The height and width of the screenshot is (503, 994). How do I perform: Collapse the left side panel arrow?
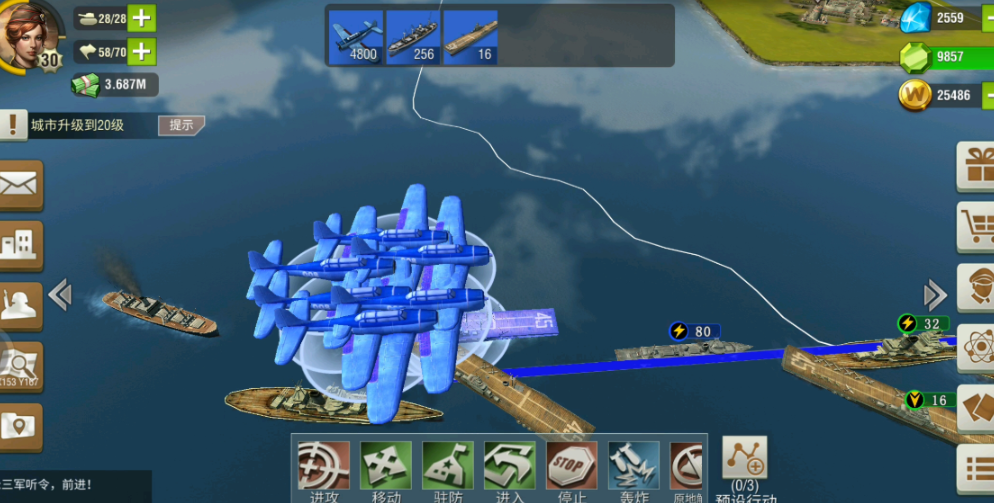(60, 294)
